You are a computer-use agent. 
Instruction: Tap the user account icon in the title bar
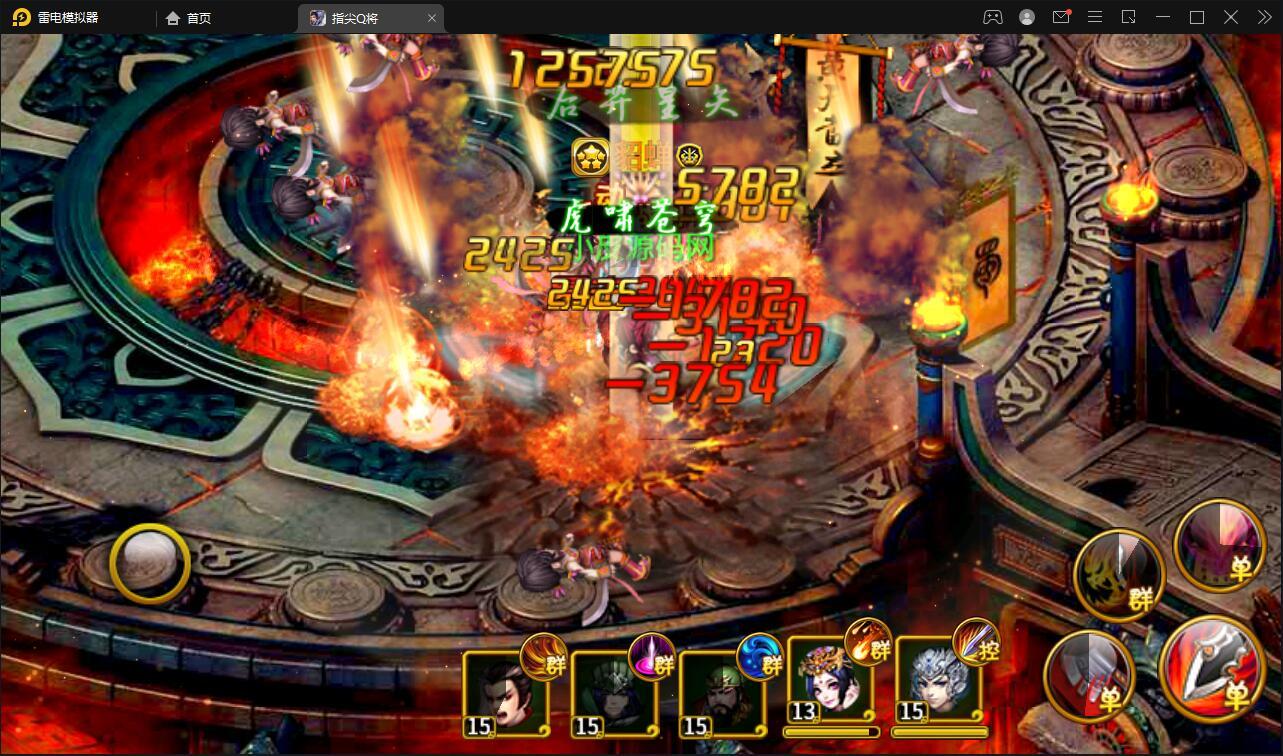pos(1026,17)
